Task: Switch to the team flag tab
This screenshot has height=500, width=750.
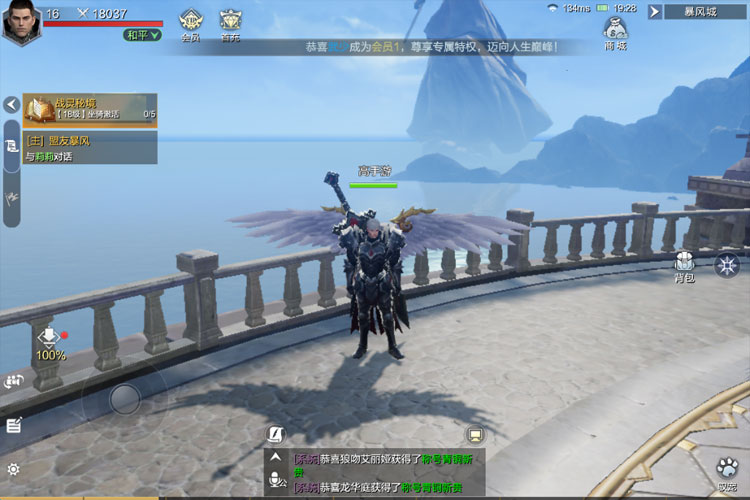Action: (x=11, y=196)
